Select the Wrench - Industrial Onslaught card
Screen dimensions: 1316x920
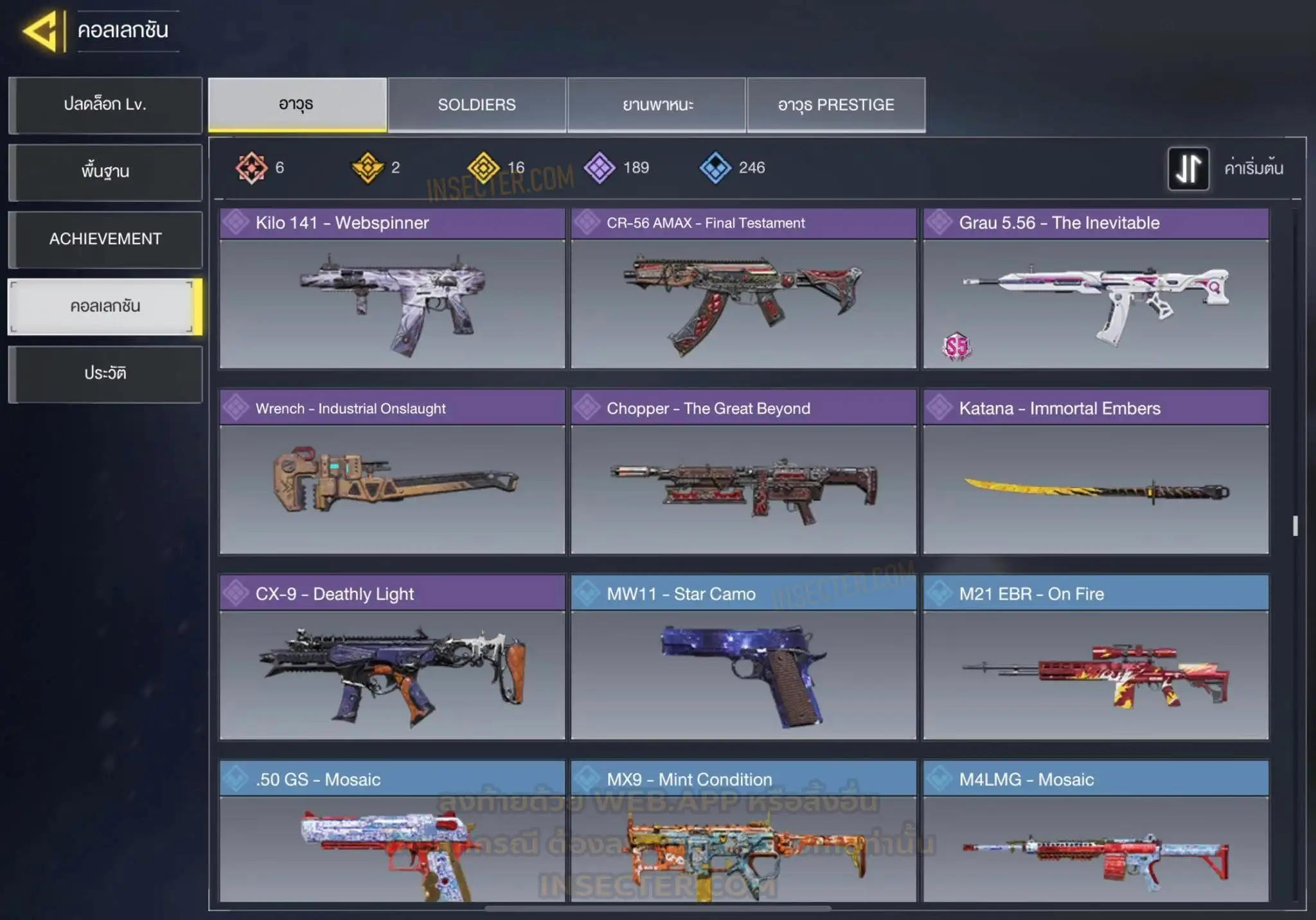[392, 473]
